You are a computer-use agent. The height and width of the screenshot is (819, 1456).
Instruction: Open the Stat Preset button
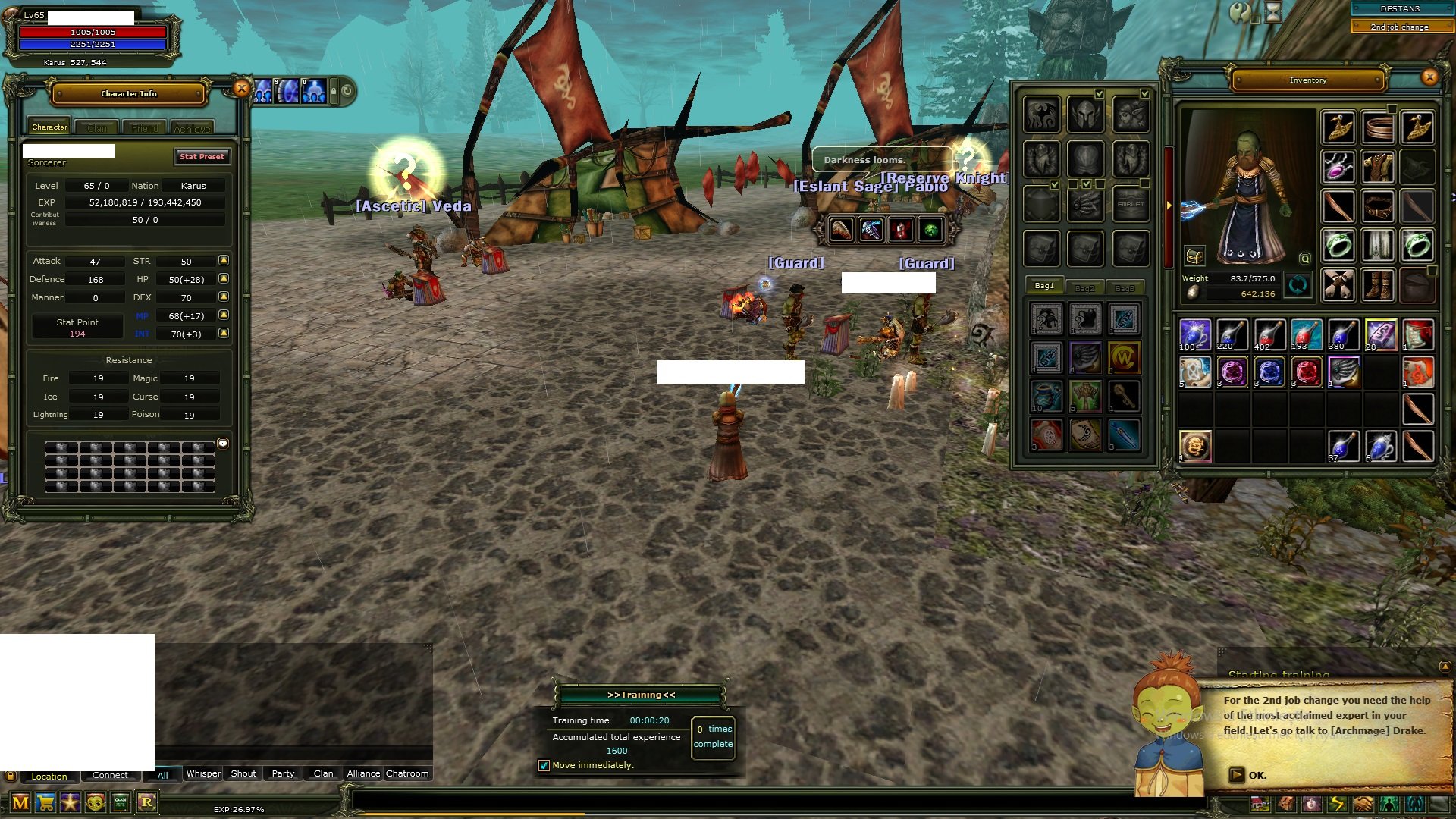coord(202,157)
